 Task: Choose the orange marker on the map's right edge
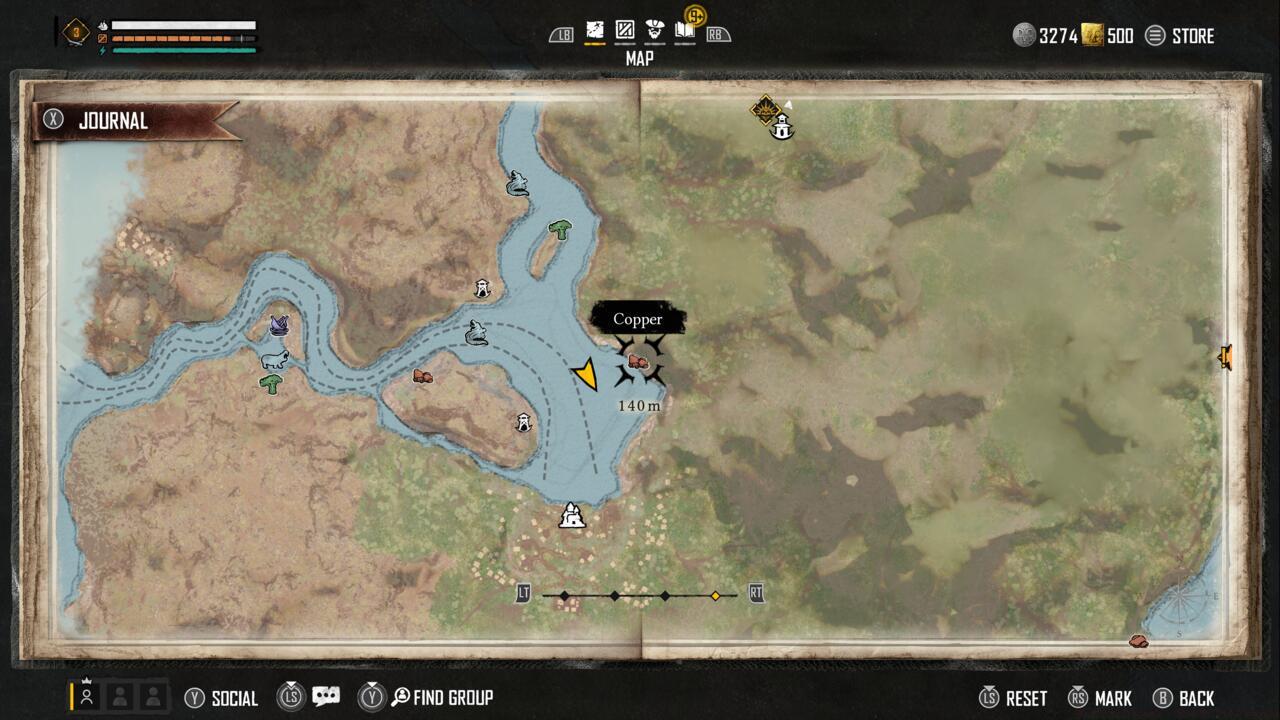pos(1225,357)
